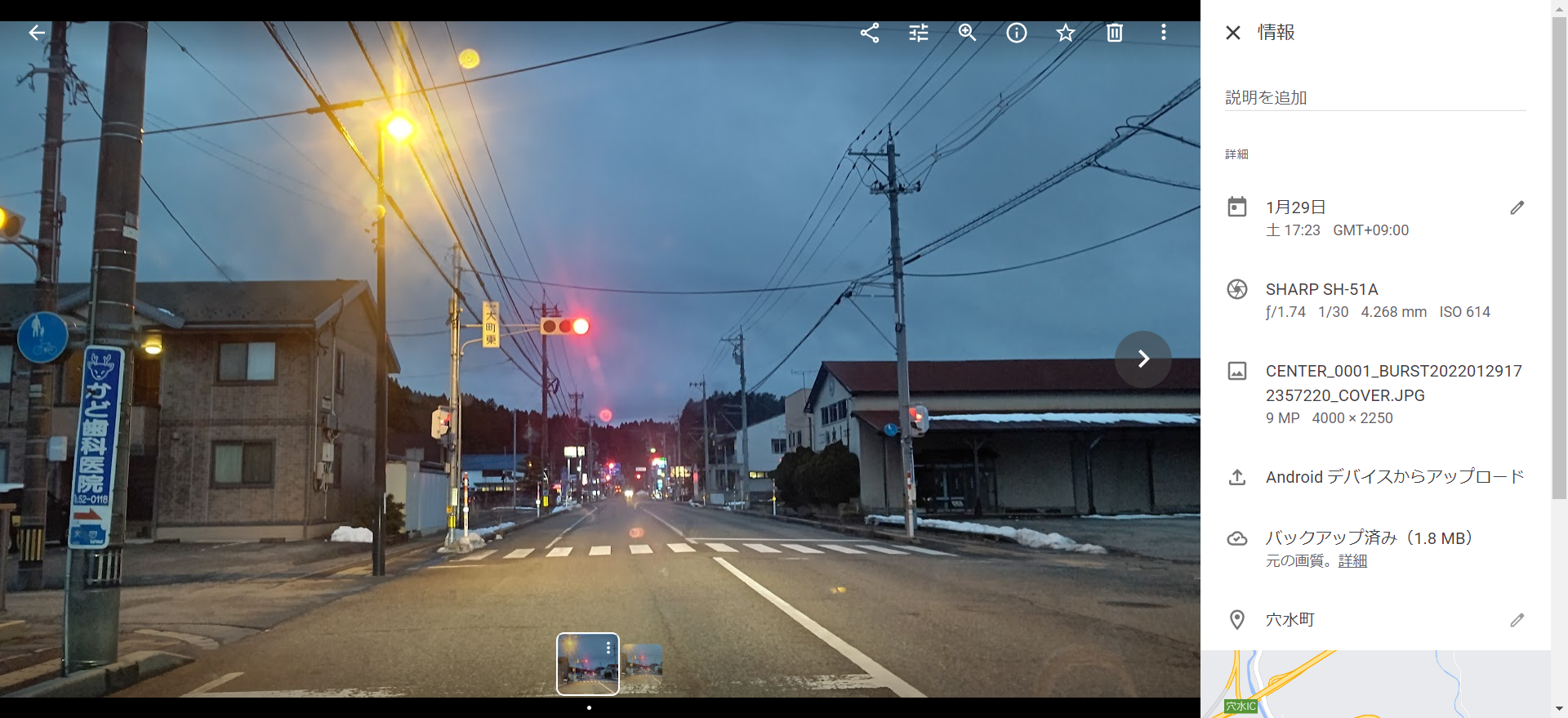Image resolution: width=1568 pixels, height=718 pixels.
Task: Toggle the info panel icon
Action: [1017, 33]
